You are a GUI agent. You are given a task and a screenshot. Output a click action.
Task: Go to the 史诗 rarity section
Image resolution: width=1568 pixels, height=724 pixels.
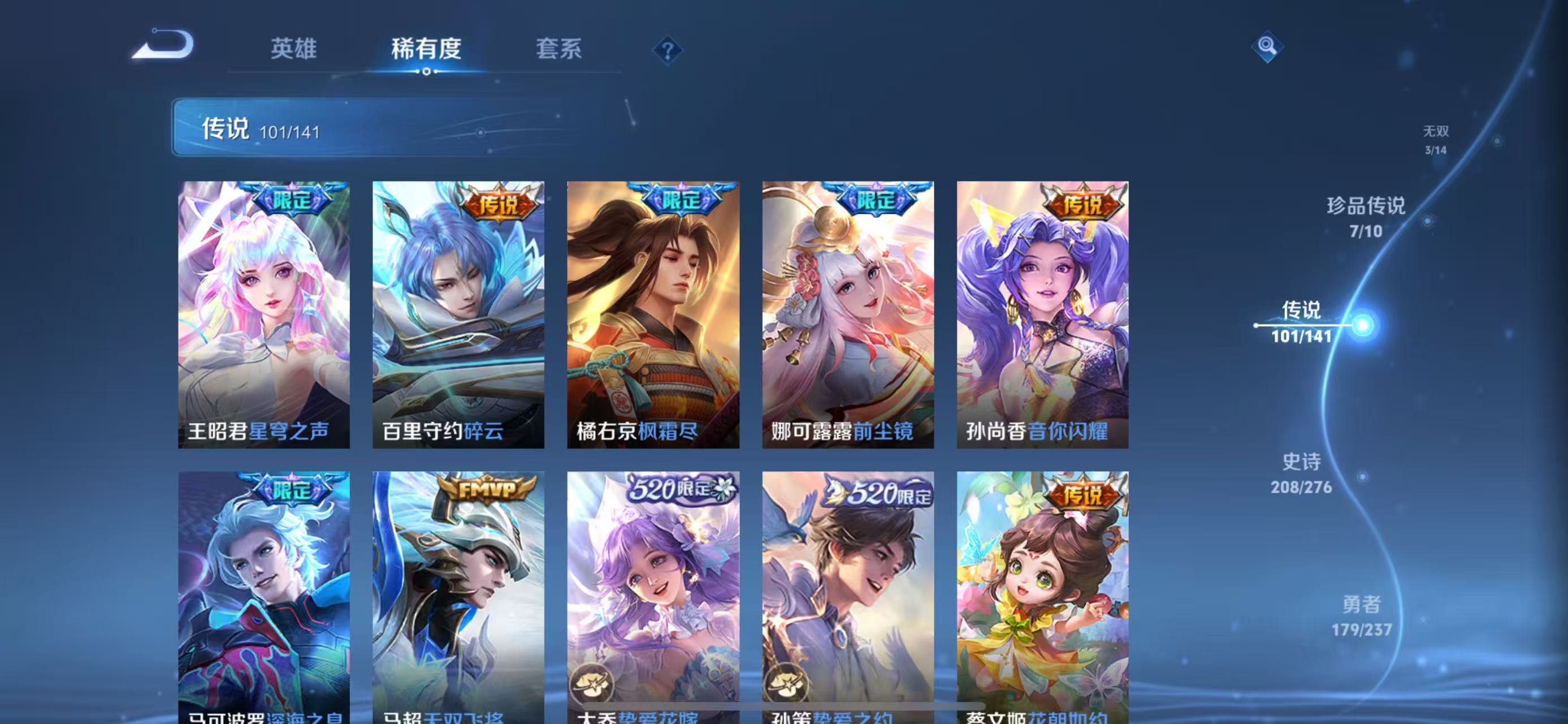1302,475
